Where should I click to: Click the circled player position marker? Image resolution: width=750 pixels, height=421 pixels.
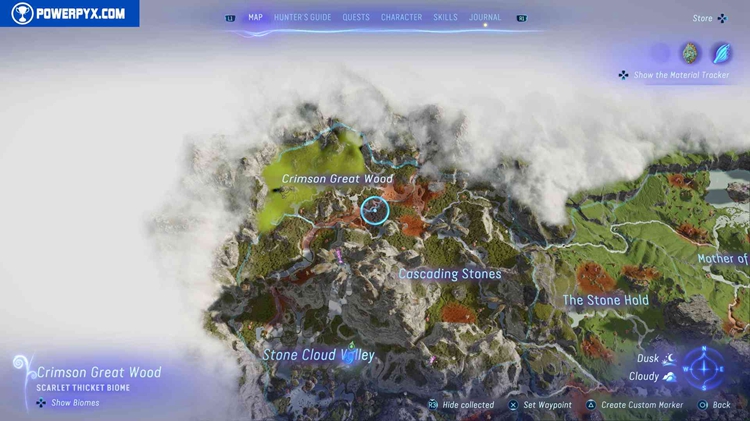point(375,210)
